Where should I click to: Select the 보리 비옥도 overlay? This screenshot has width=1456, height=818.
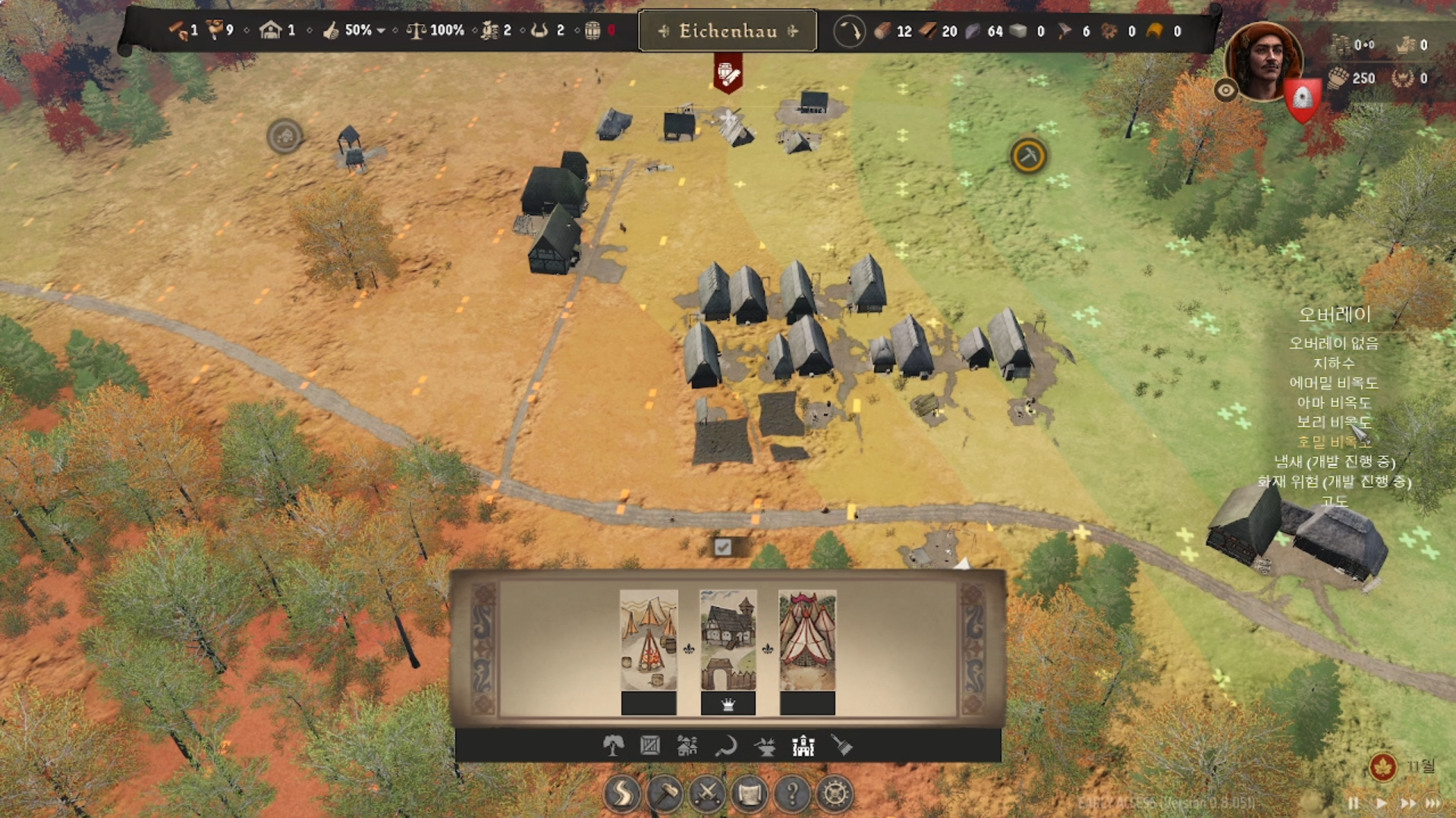click(x=1334, y=422)
